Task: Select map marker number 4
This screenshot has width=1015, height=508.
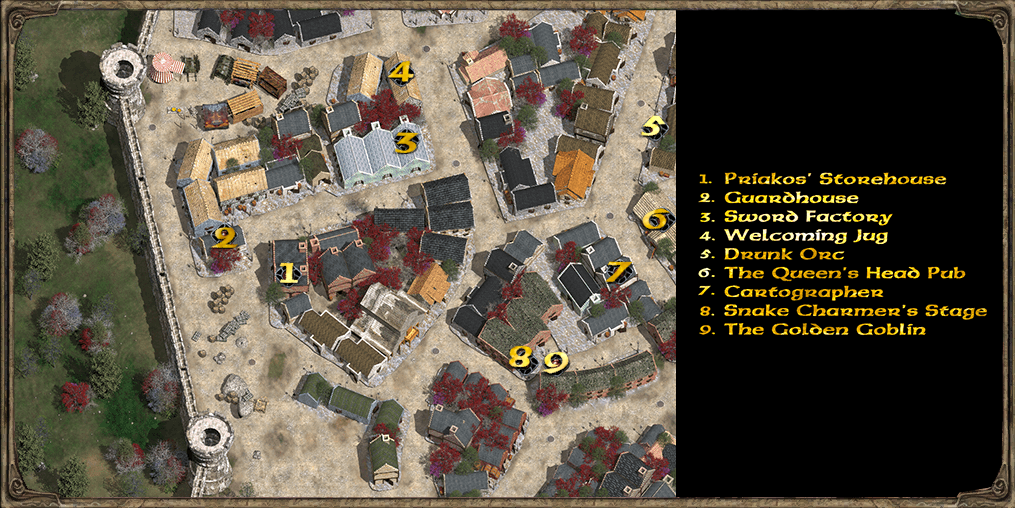Action: (400, 72)
